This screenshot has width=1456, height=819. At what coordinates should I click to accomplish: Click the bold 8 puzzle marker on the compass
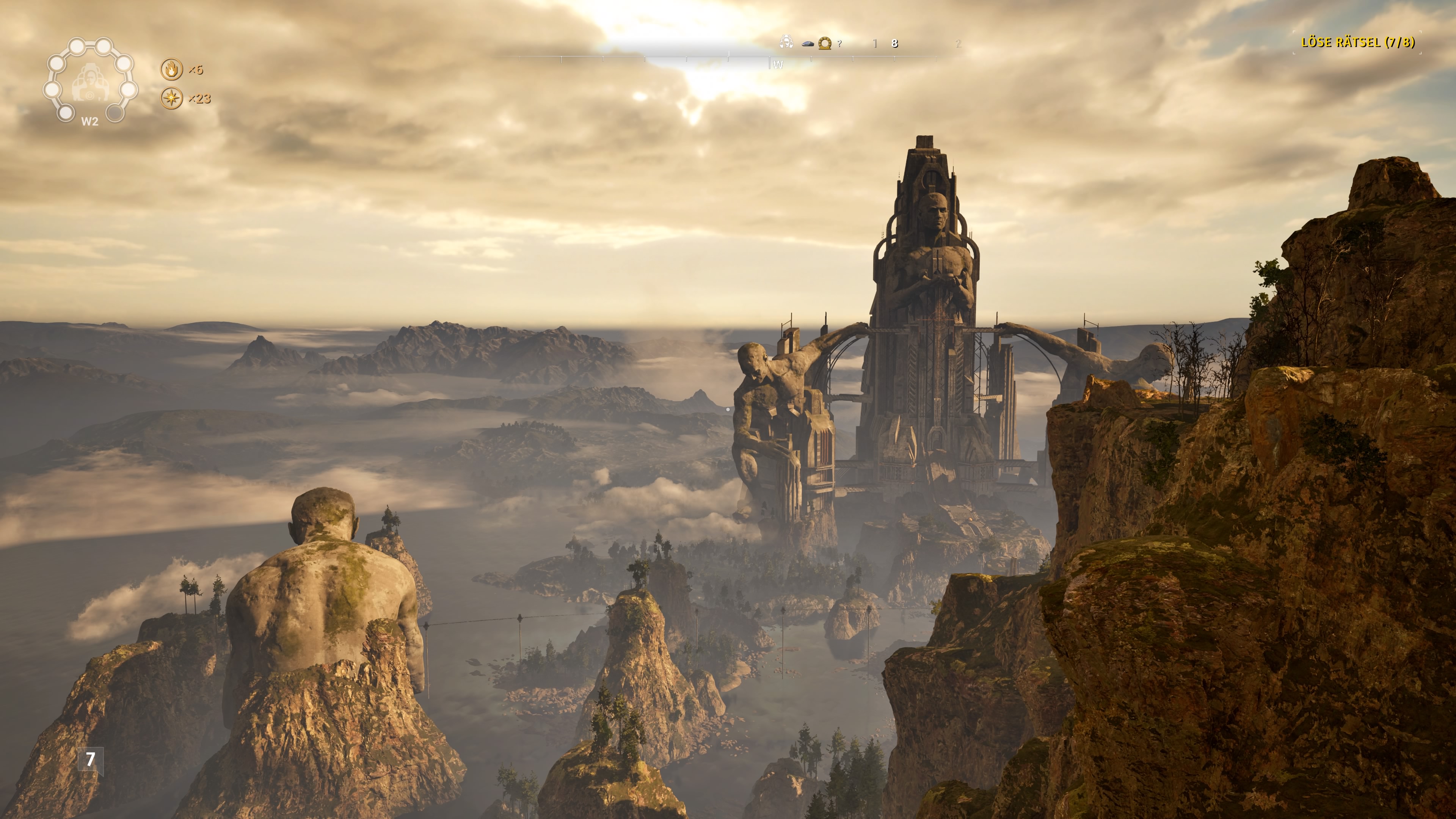[x=895, y=44]
